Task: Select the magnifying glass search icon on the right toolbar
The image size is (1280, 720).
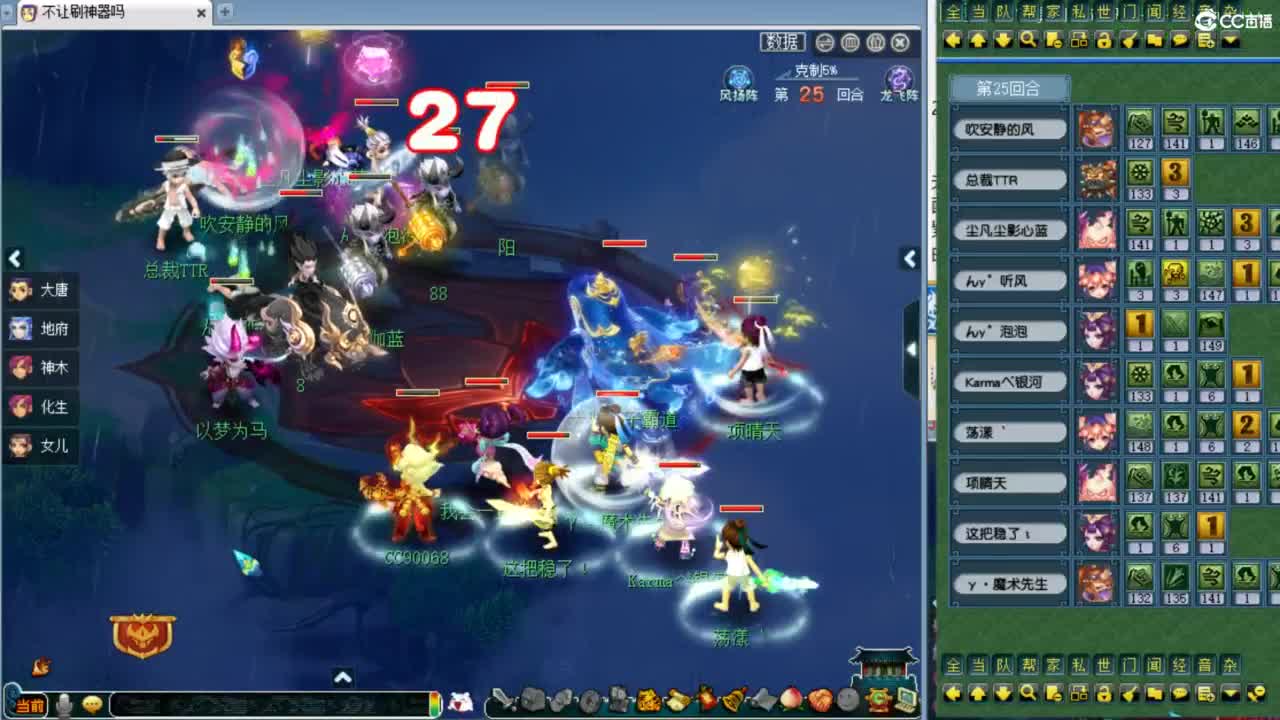Action: point(1029,41)
